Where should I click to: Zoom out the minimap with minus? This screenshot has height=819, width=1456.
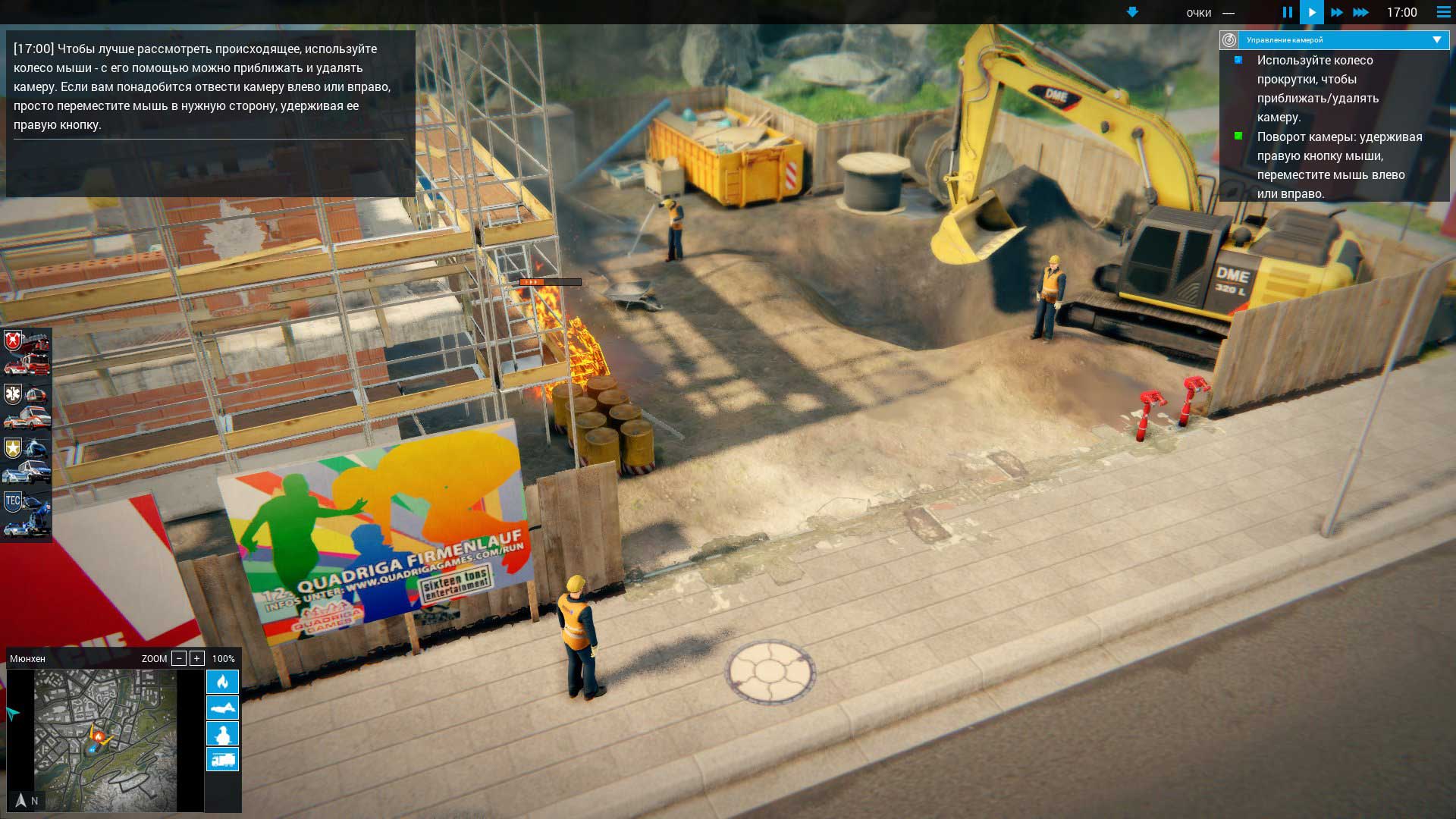click(x=179, y=658)
